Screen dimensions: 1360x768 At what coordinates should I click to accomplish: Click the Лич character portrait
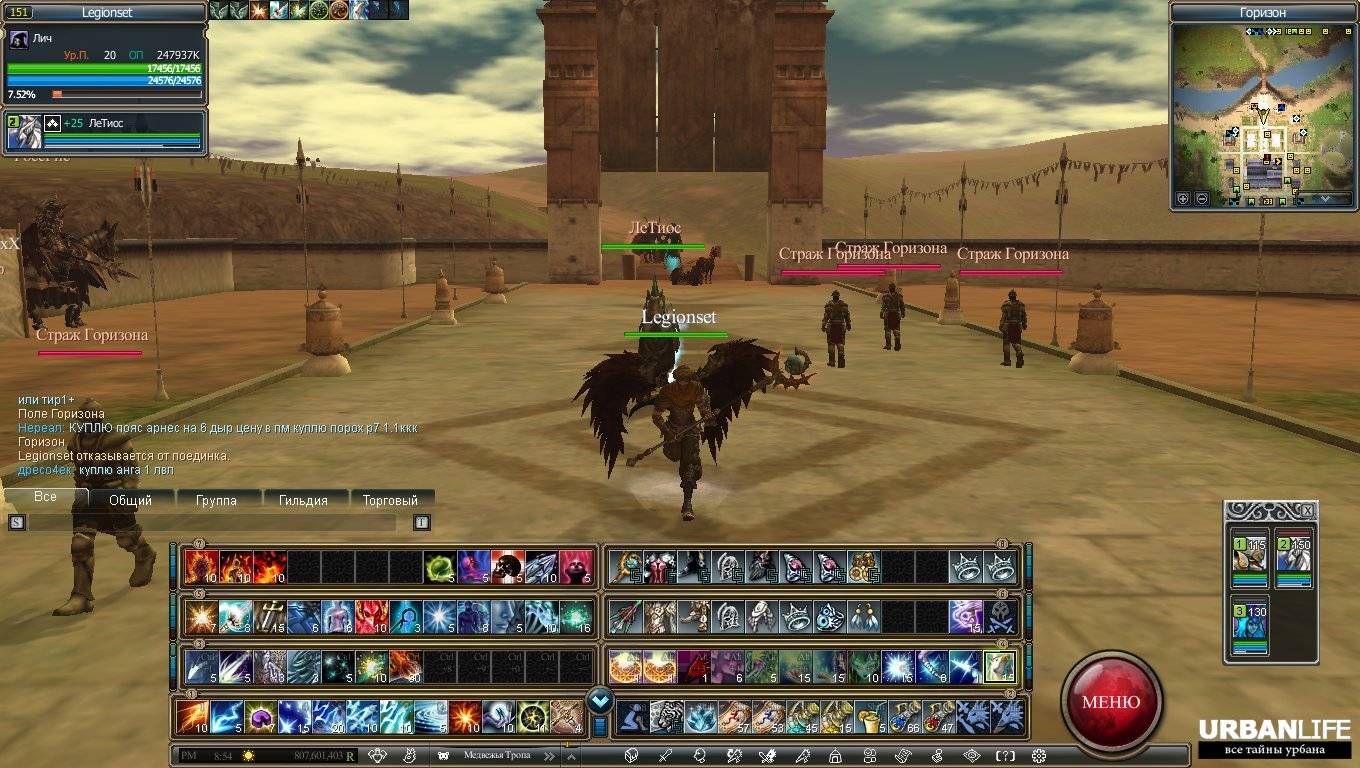(x=19, y=39)
